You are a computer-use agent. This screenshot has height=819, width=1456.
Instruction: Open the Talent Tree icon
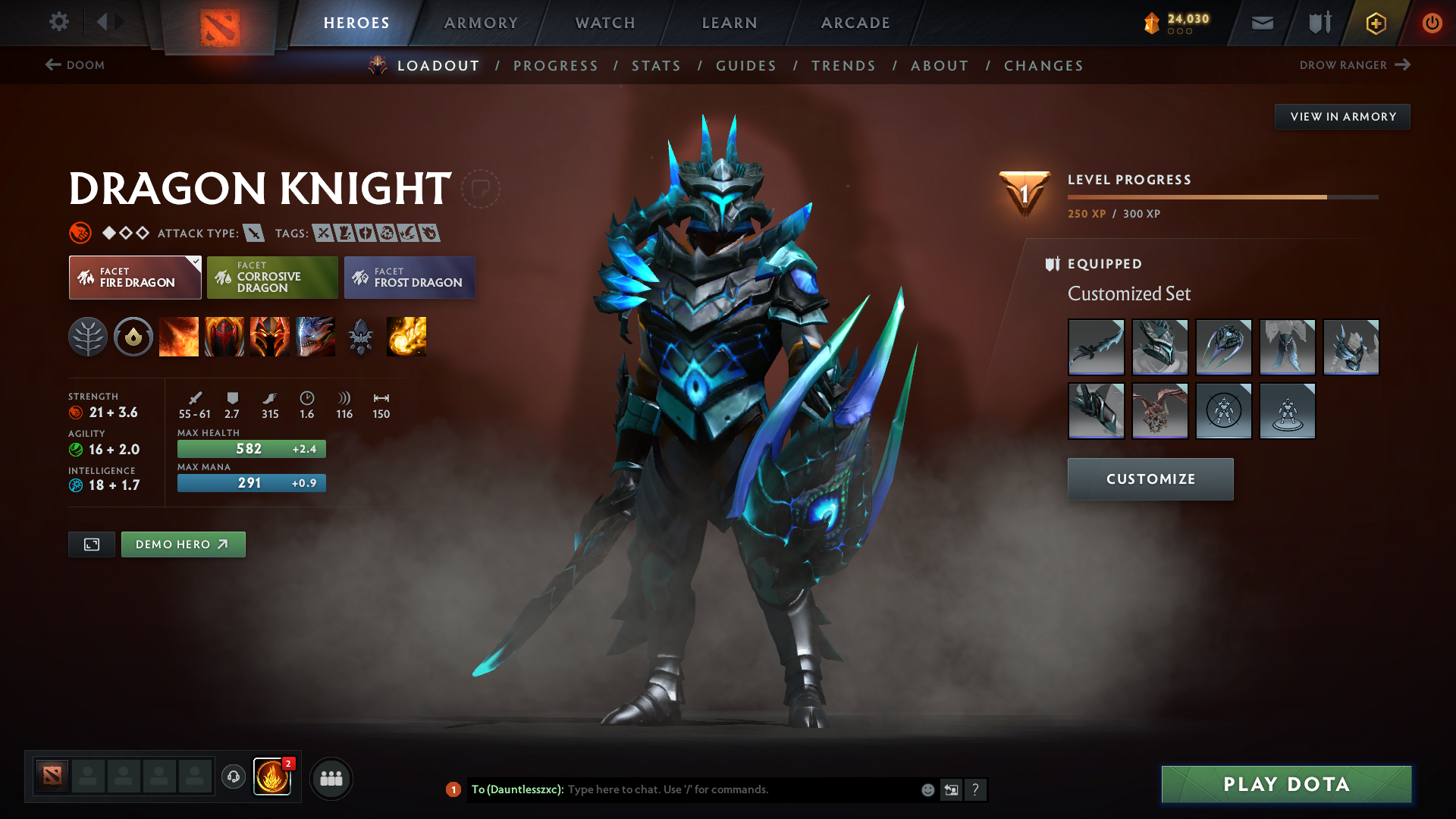88,337
